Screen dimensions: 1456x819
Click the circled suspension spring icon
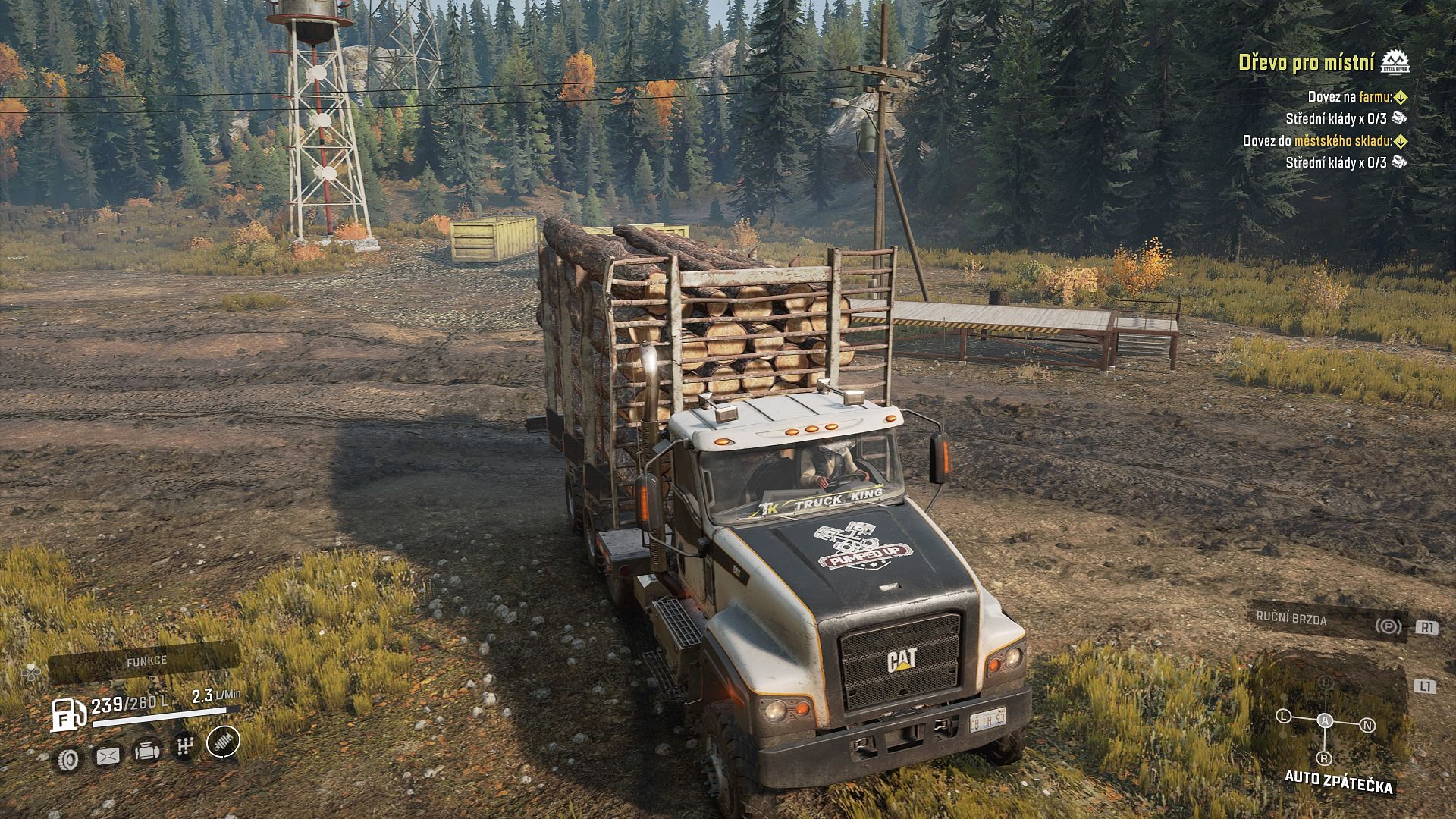223,741
